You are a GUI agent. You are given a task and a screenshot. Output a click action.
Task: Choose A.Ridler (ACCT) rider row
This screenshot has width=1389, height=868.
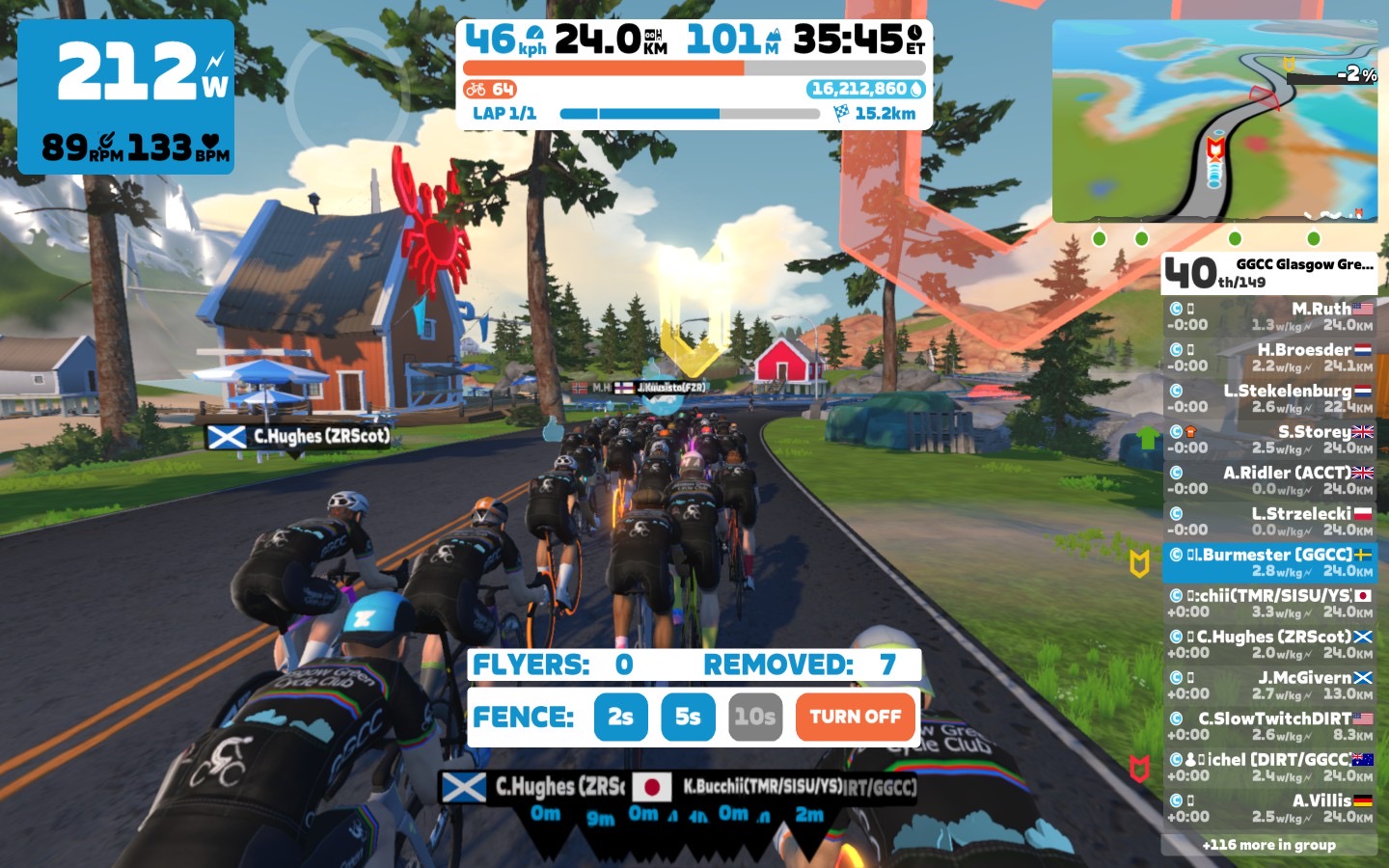[x=1269, y=480]
